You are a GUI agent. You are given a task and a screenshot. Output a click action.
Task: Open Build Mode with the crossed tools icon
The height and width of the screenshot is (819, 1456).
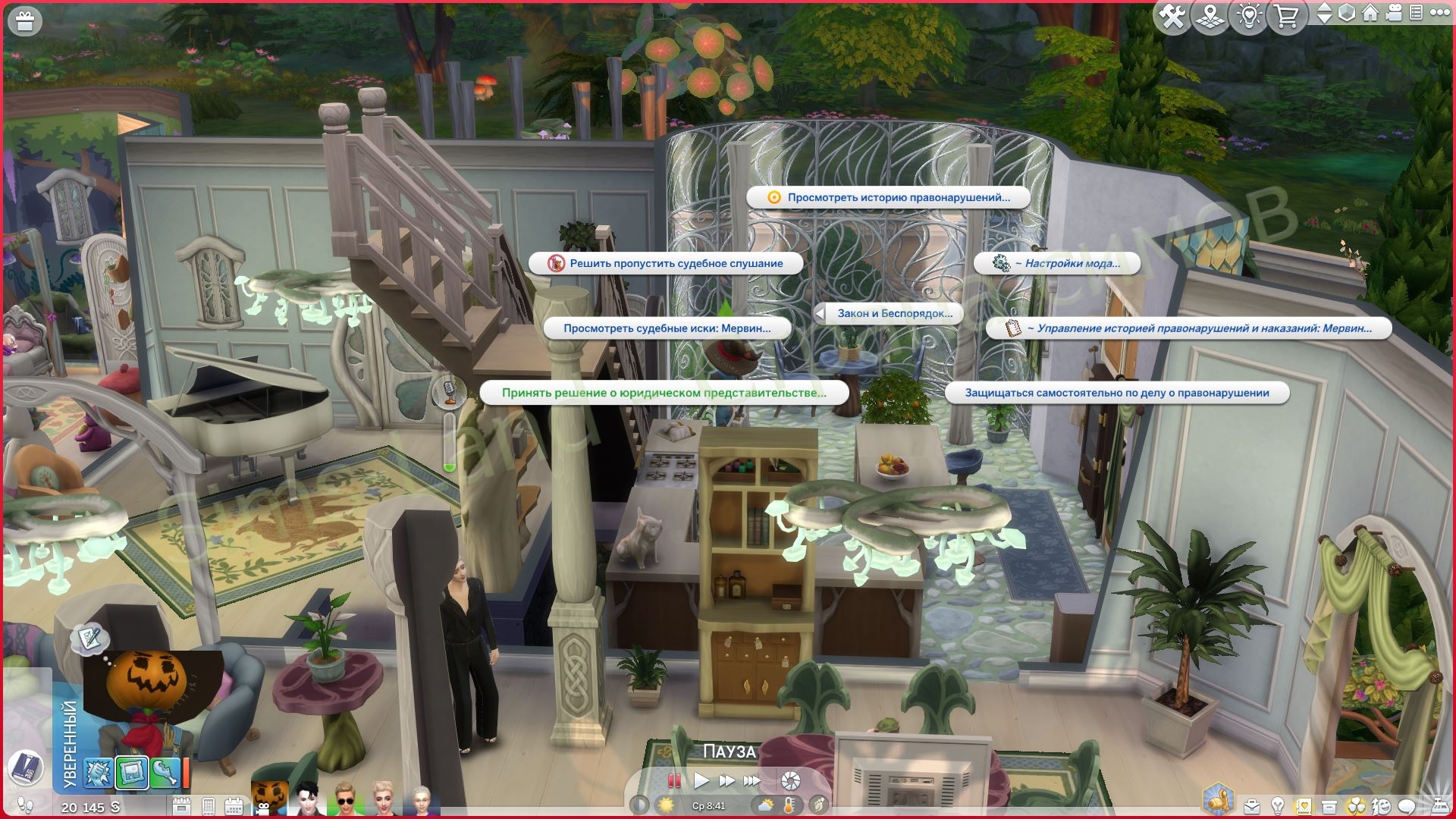[1173, 15]
